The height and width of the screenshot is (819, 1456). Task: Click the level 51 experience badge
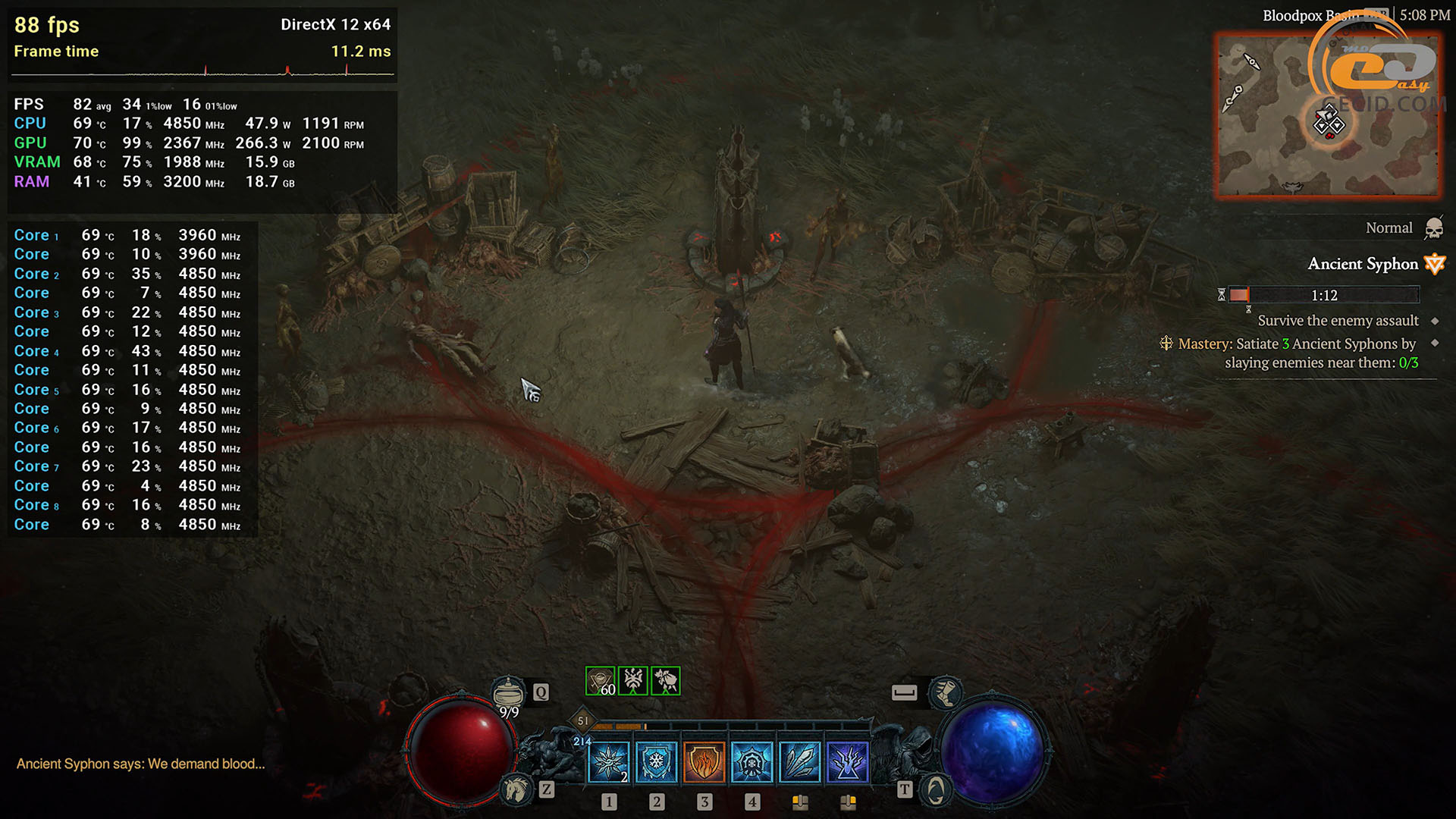point(582,720)
